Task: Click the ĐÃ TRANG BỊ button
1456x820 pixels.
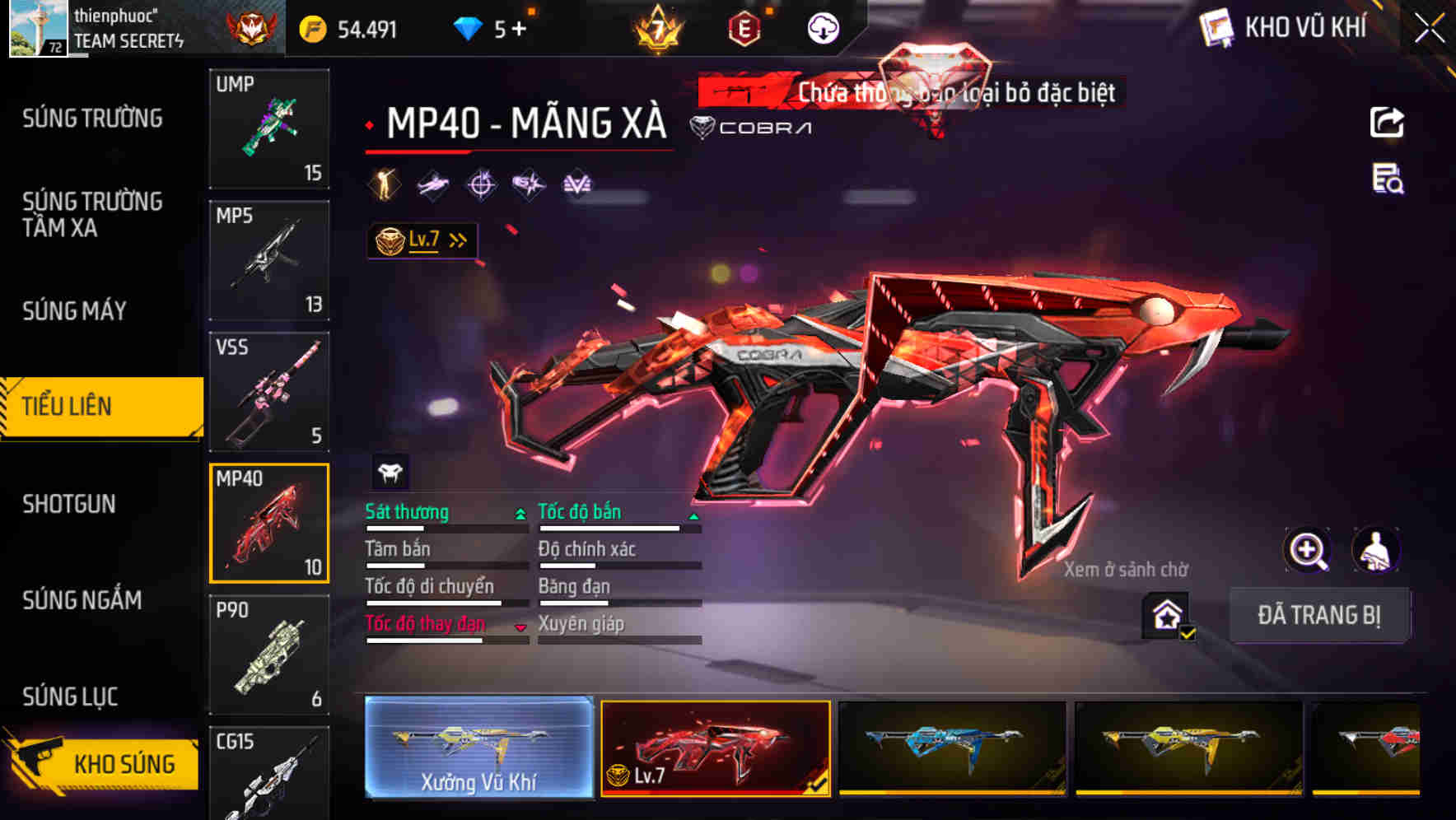Action: click(1319, 615)
